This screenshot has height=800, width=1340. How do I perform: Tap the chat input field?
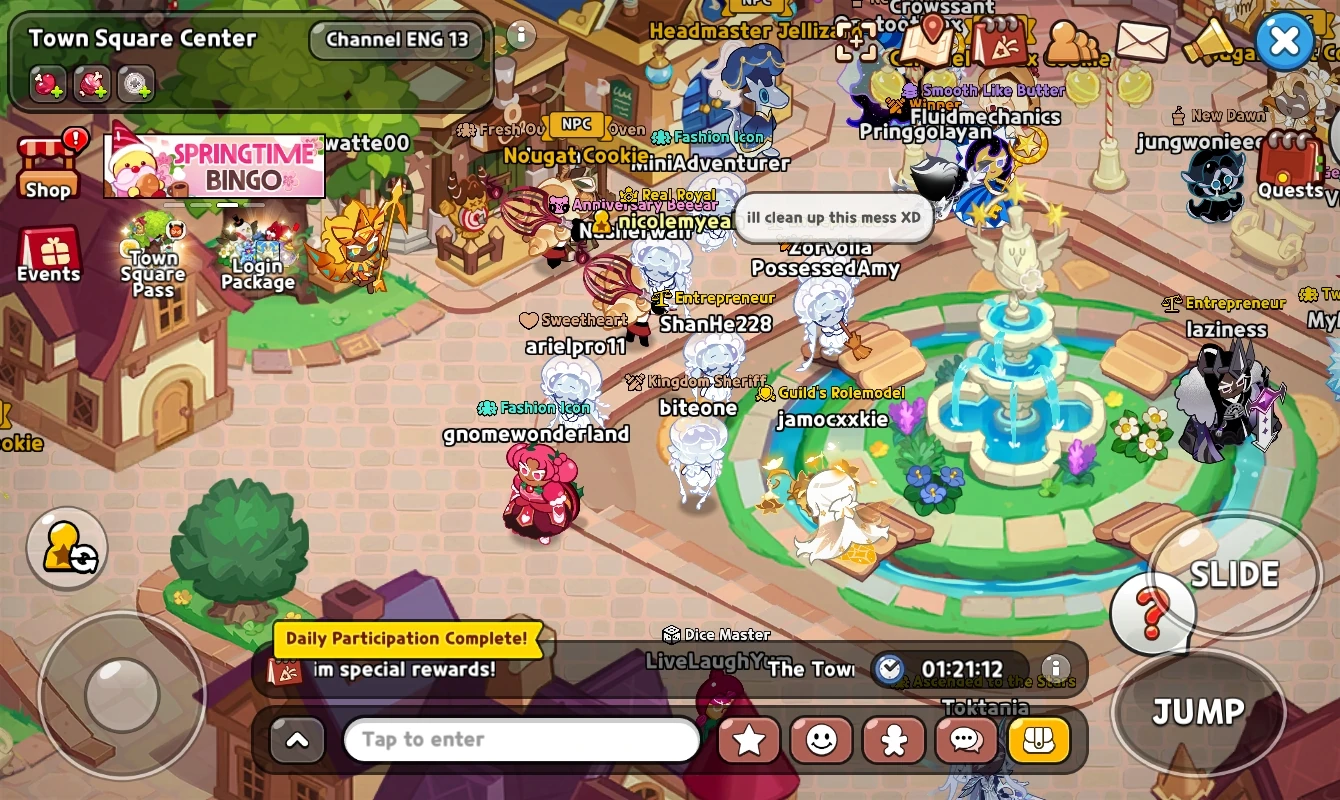[x=520, y=740]
